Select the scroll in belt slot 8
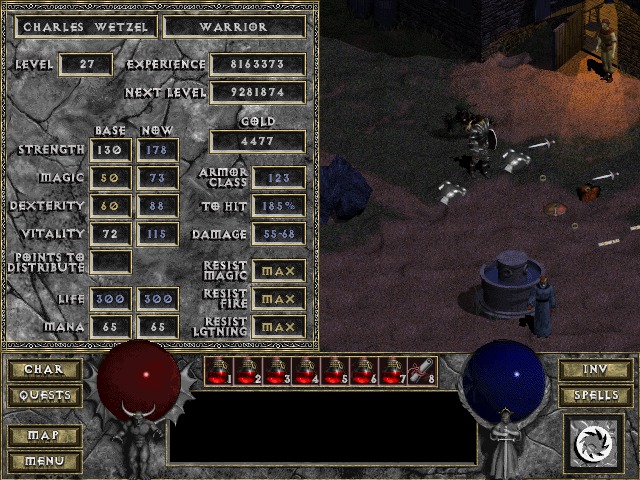The image size is (640, 480). point(423,371)
